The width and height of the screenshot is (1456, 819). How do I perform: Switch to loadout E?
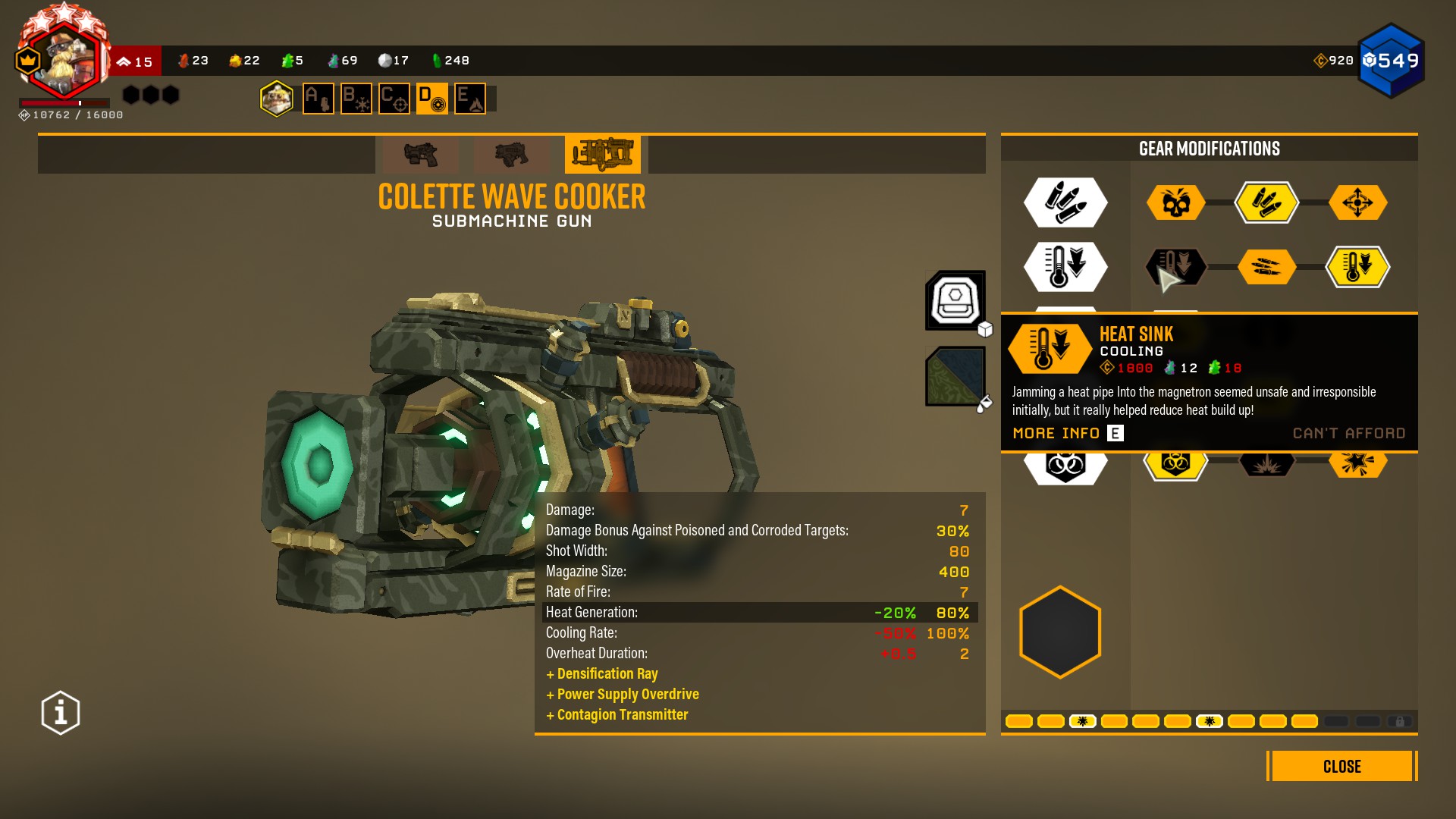pos(470,99)
